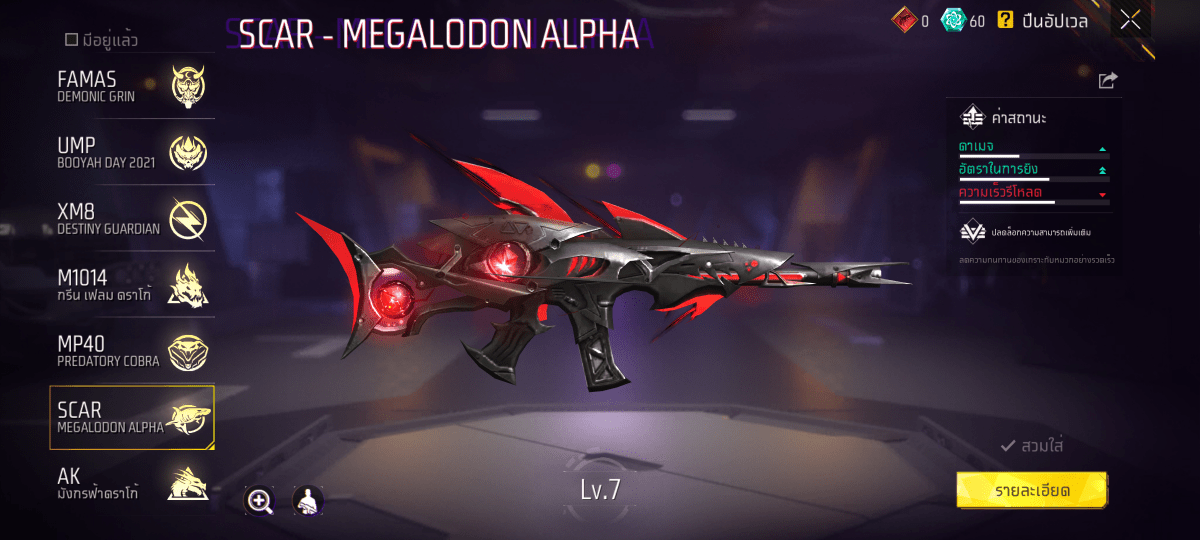Pick the M1014 Green Flame Draco skin
1200x540 pixels.
(132, 285)
